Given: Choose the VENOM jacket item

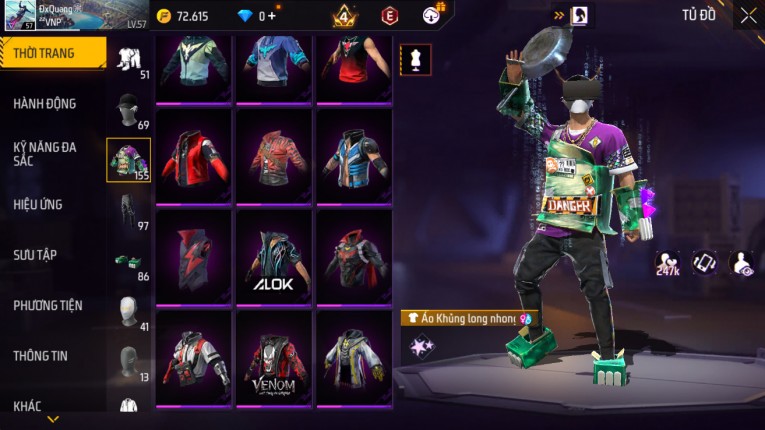Looking at the screenshot, I should 274,357.
